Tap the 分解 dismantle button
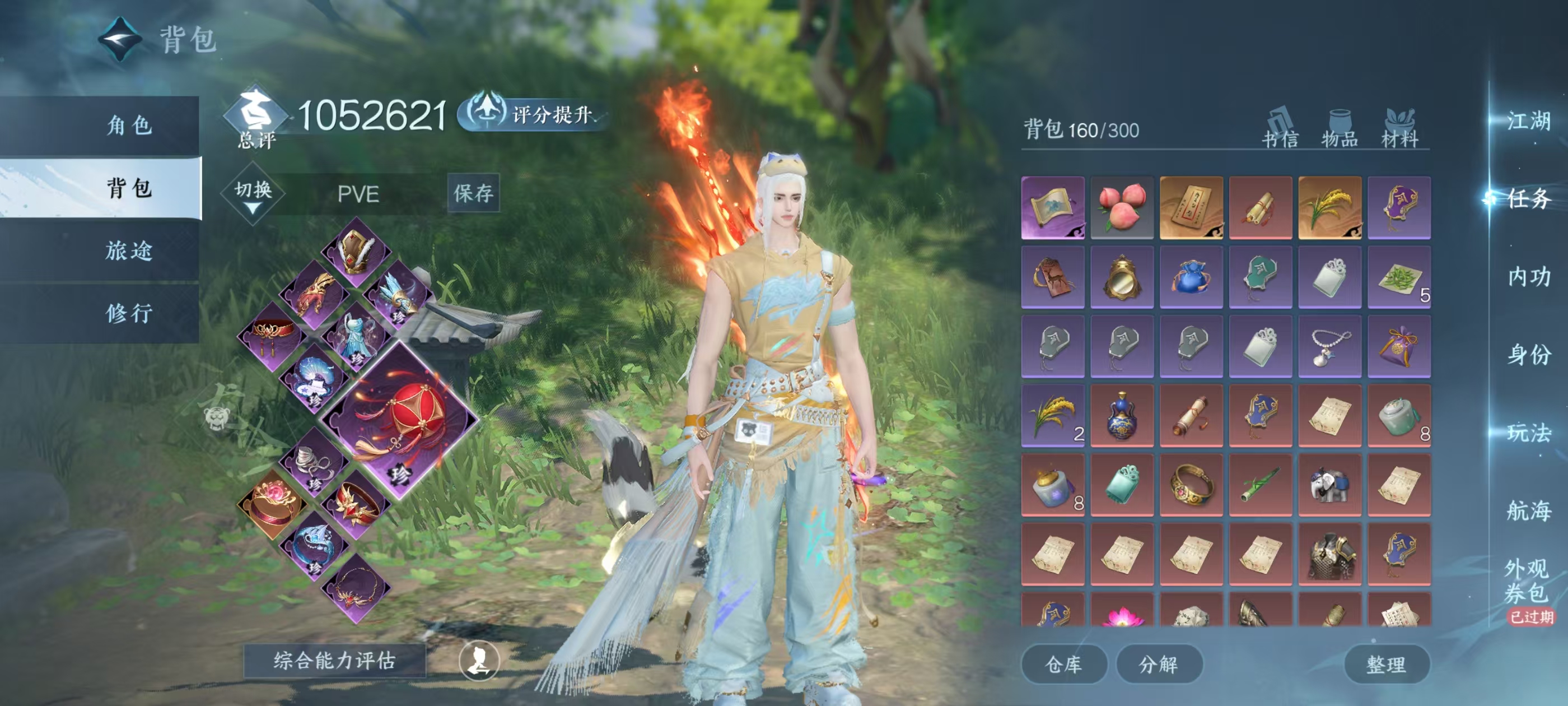Viewport: 1568px width, 706px height. [x=1158, y=664]
